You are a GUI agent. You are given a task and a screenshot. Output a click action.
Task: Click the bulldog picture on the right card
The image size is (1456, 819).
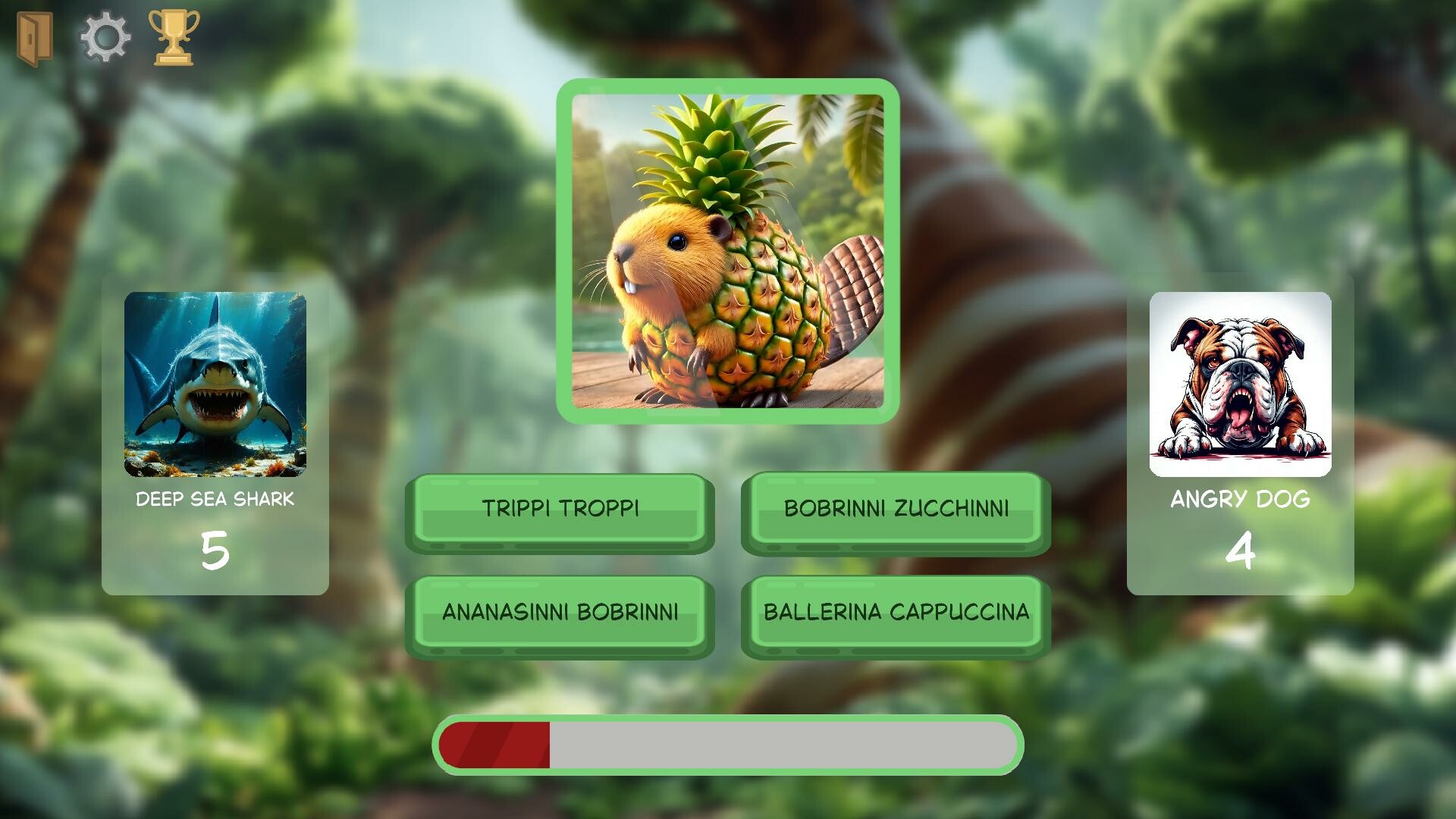(x=1241, y=382)
